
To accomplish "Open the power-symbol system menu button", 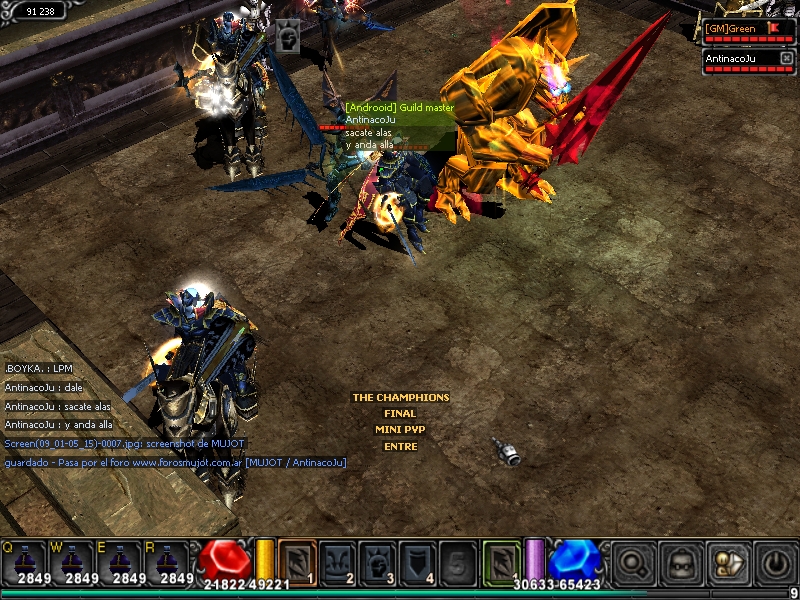I will pyautogui.click(x=776, y=561).
